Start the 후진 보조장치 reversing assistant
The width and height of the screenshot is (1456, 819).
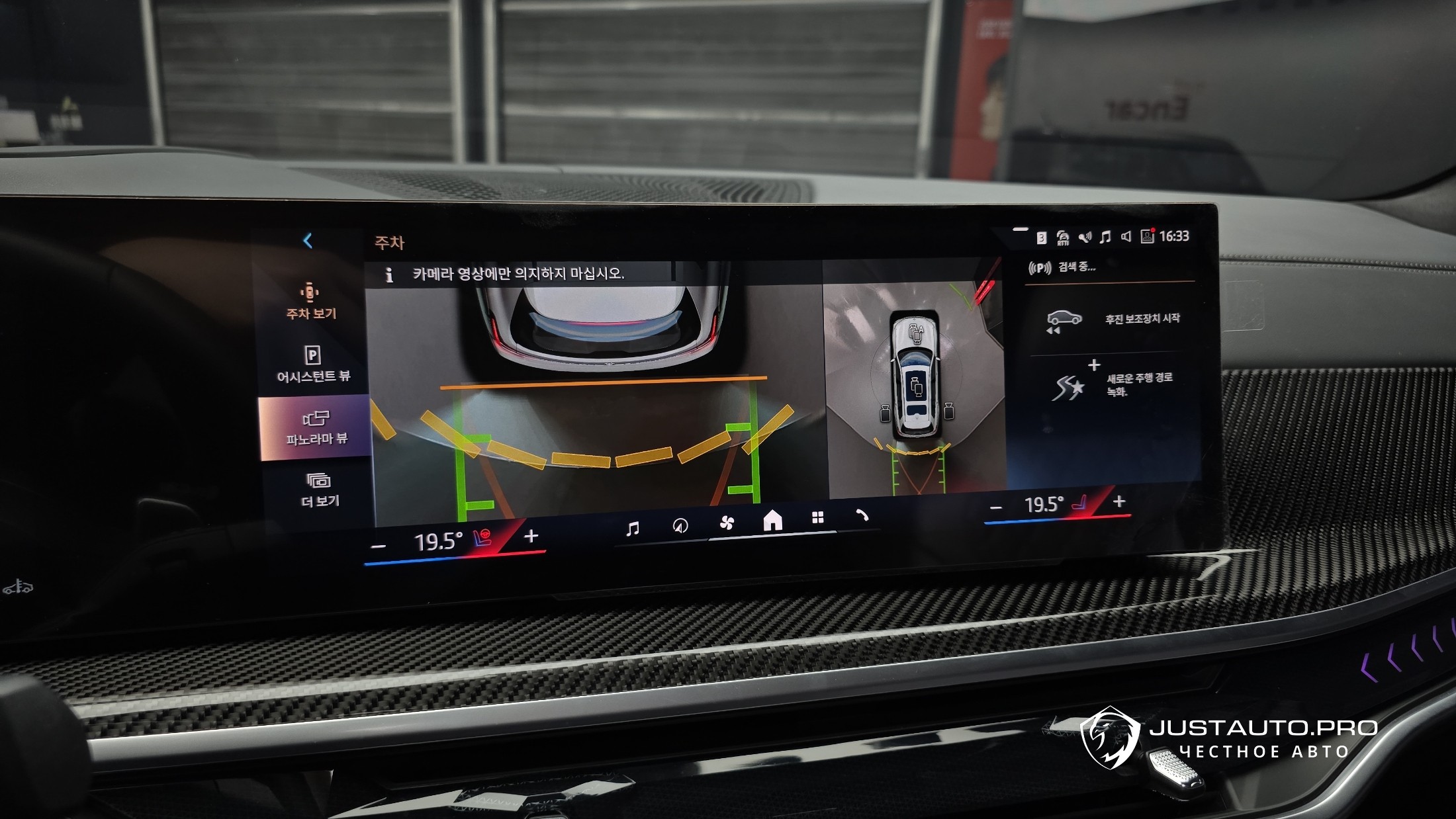[1114, 320]
